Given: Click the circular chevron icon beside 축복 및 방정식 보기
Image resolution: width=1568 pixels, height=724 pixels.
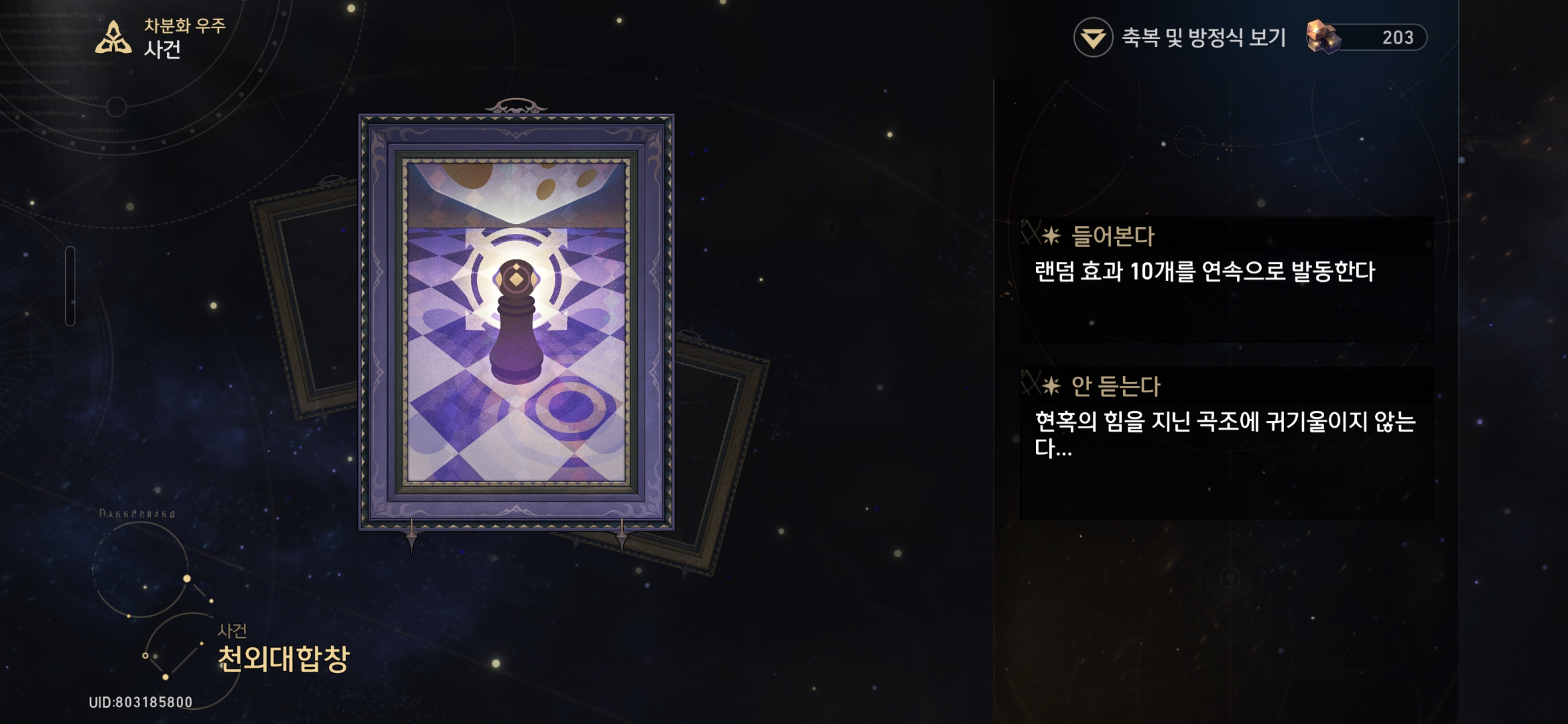Looking at the screenshot, I should [x=1094, y=37].
